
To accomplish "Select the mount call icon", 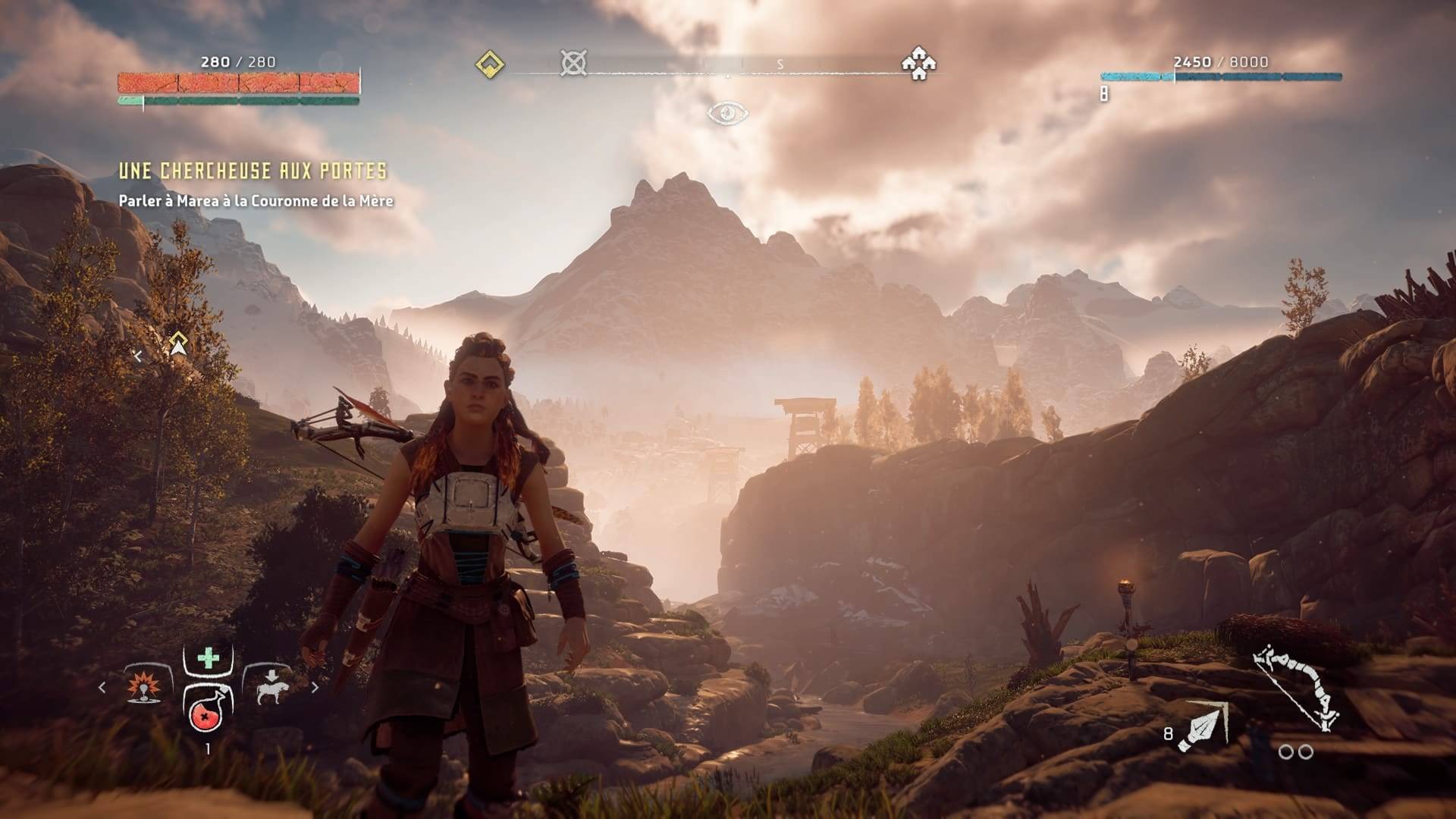I will coord(275,686).
